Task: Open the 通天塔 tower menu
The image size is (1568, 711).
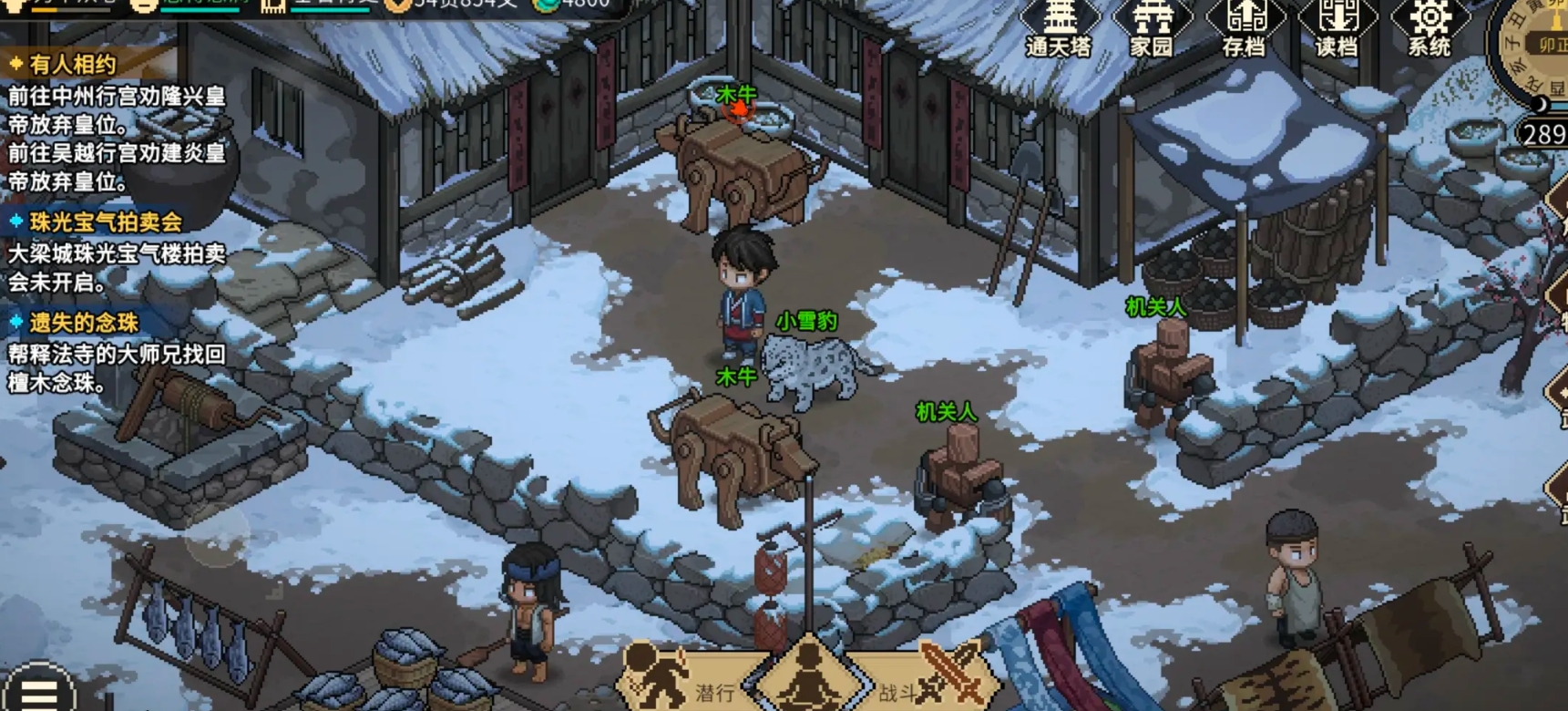Action: [x=1059, y=27]
